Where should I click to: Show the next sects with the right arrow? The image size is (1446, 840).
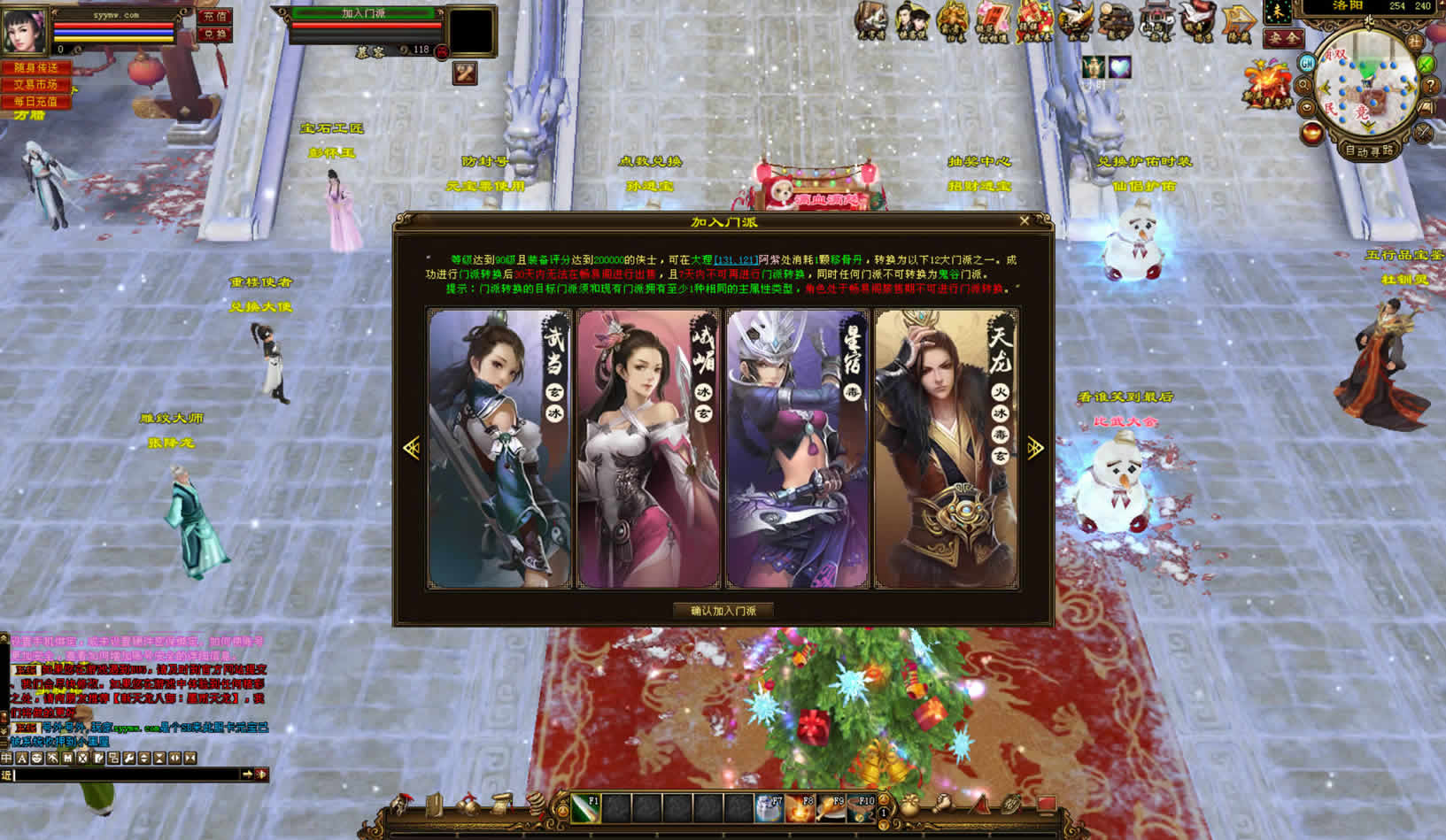(1035, 448)
